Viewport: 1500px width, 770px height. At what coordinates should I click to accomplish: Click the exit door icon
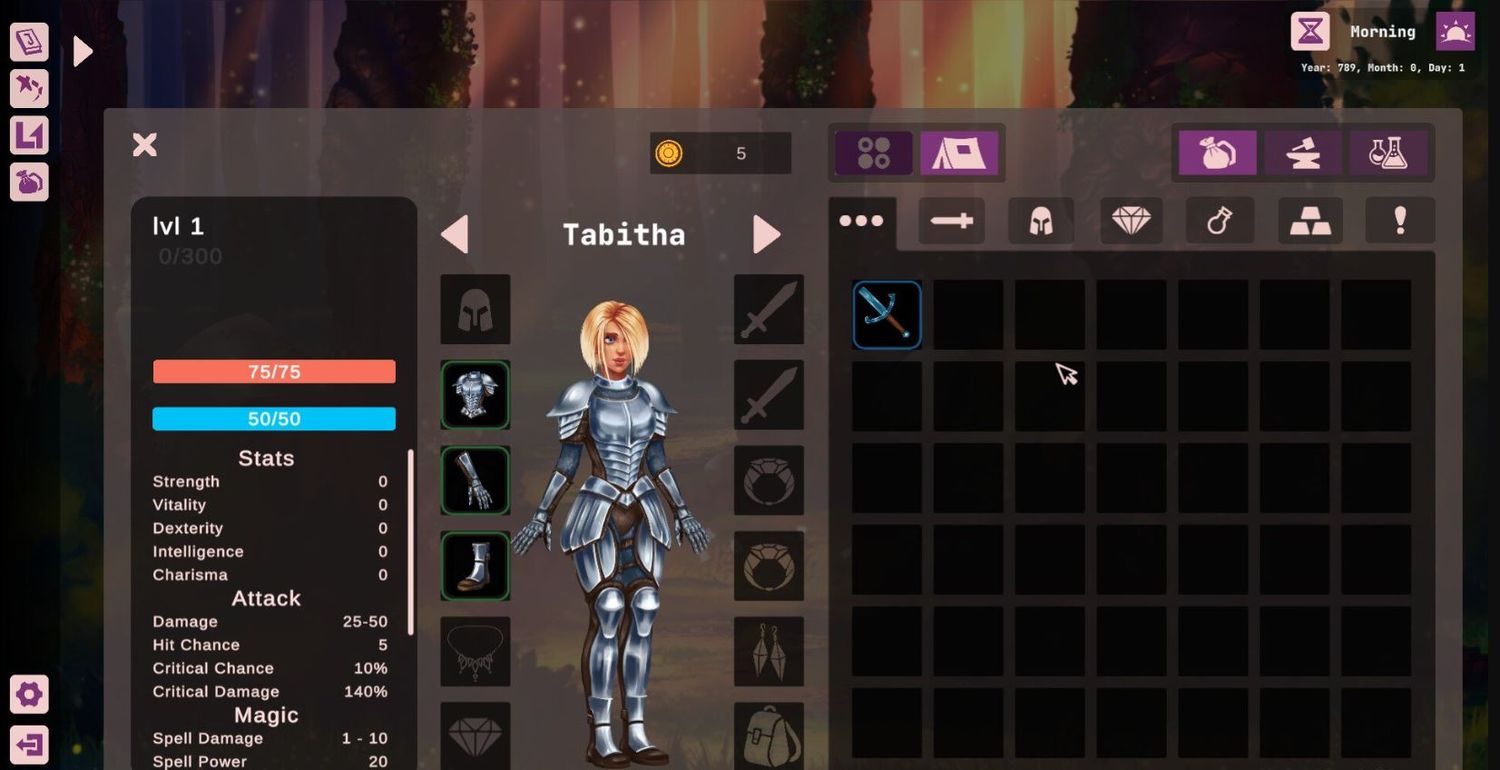click(x=29, y=745)
